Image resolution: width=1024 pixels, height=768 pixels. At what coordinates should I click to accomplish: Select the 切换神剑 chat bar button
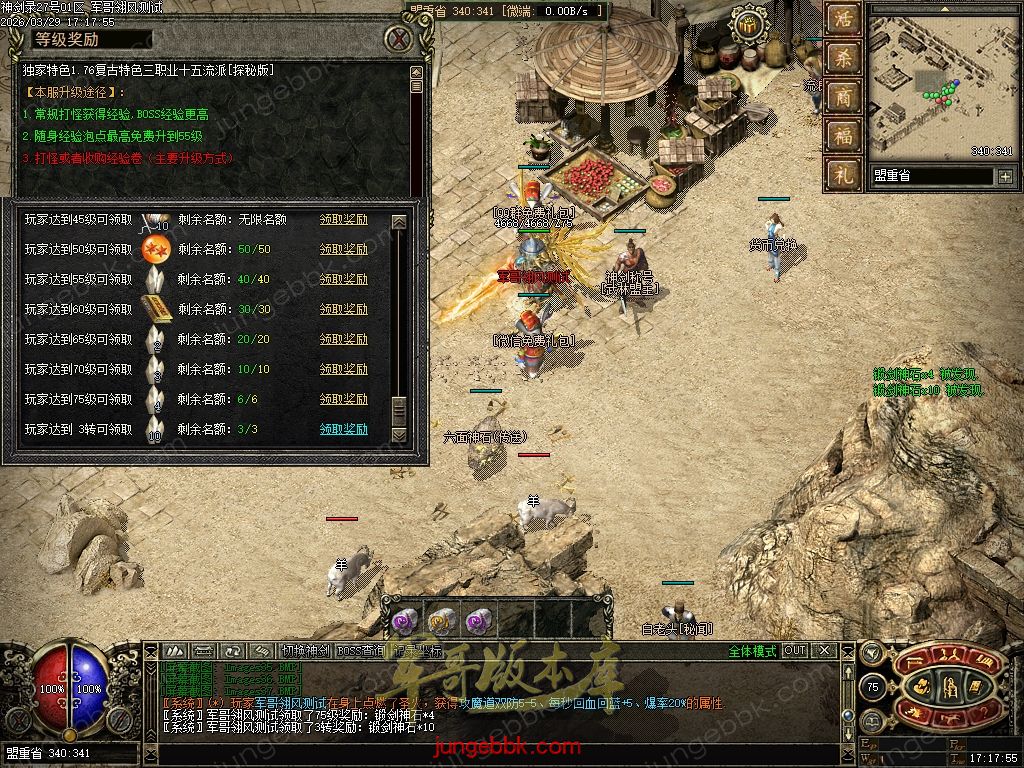(x=304, y=651)
